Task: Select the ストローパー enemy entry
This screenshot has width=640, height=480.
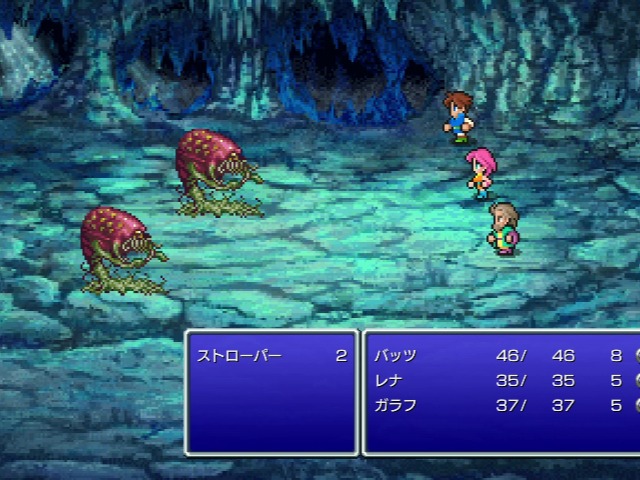Action: [240, 356]
